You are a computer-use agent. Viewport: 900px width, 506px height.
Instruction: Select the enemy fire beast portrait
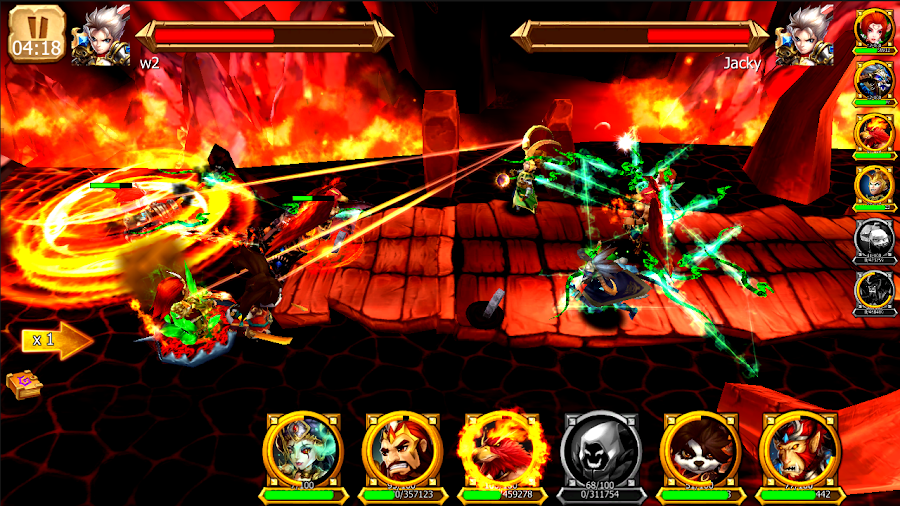point(874,134)
